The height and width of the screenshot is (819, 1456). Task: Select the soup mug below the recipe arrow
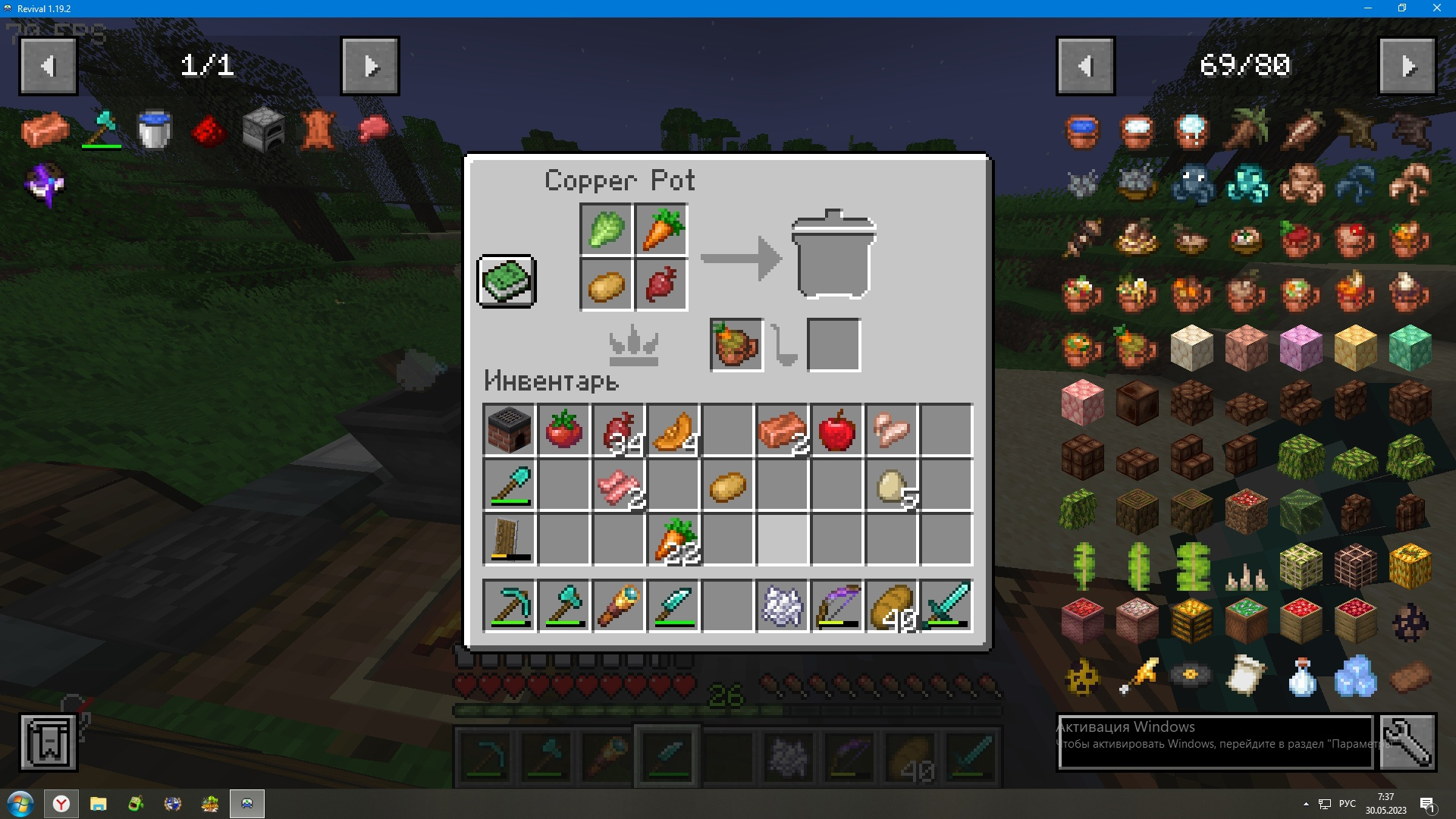coord(734,345)
